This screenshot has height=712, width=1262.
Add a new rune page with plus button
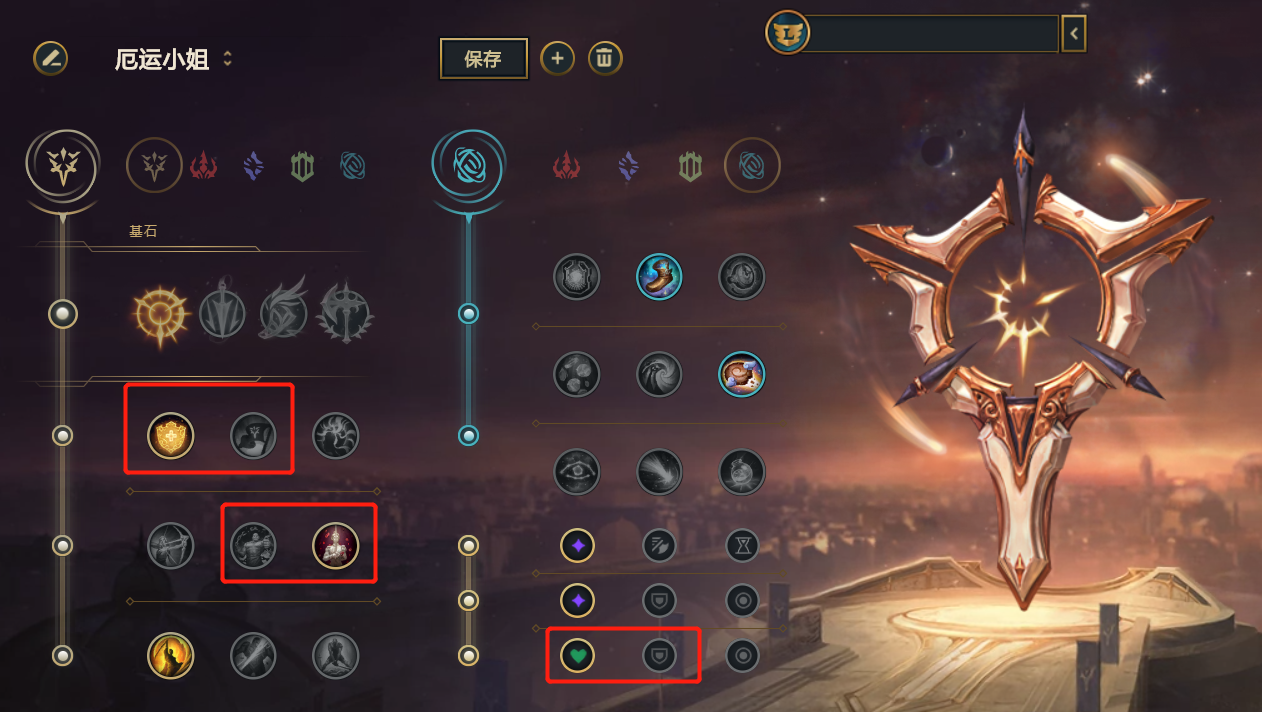[x=557, y=59]
